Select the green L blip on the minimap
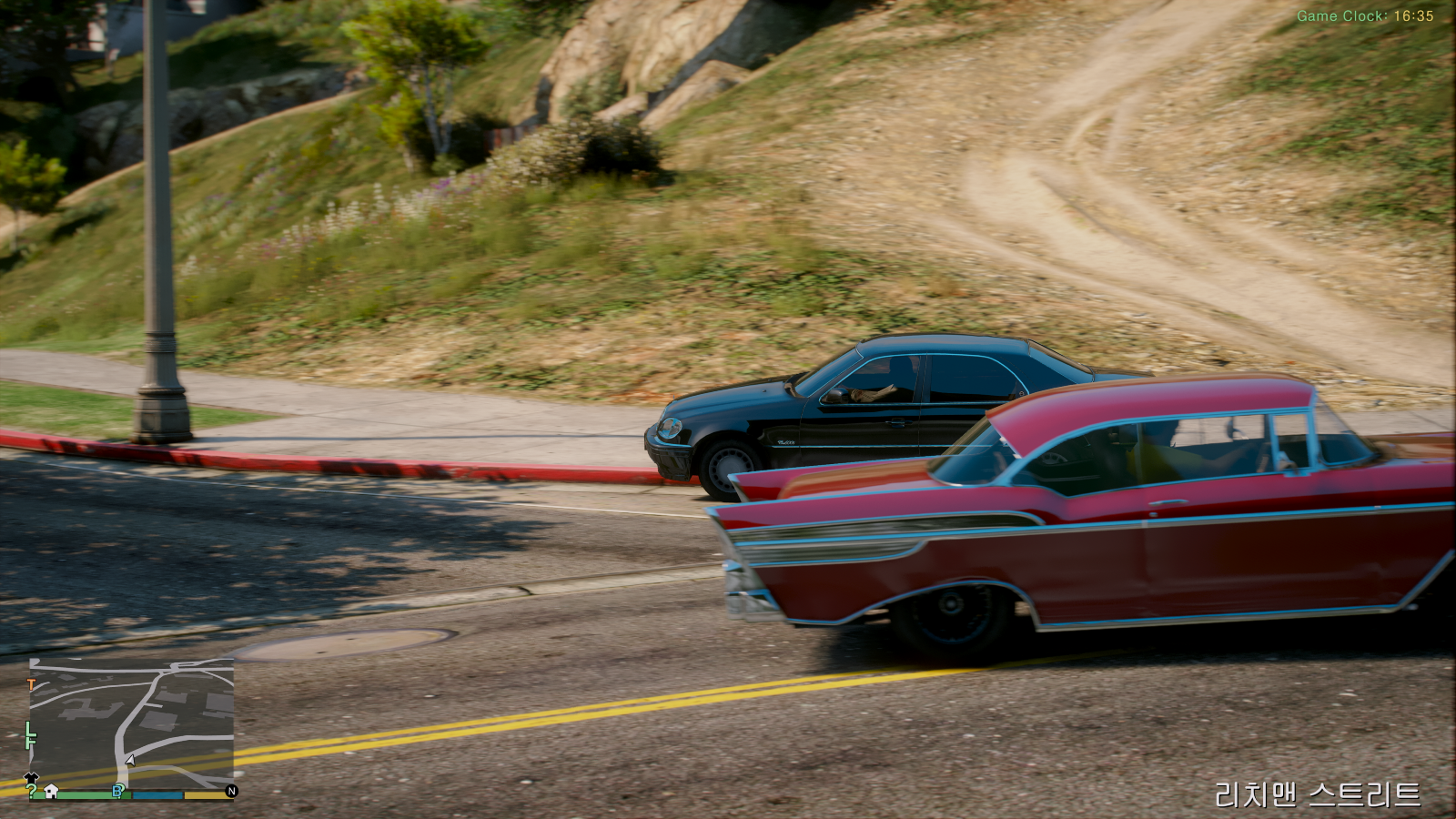 [29, 730]
